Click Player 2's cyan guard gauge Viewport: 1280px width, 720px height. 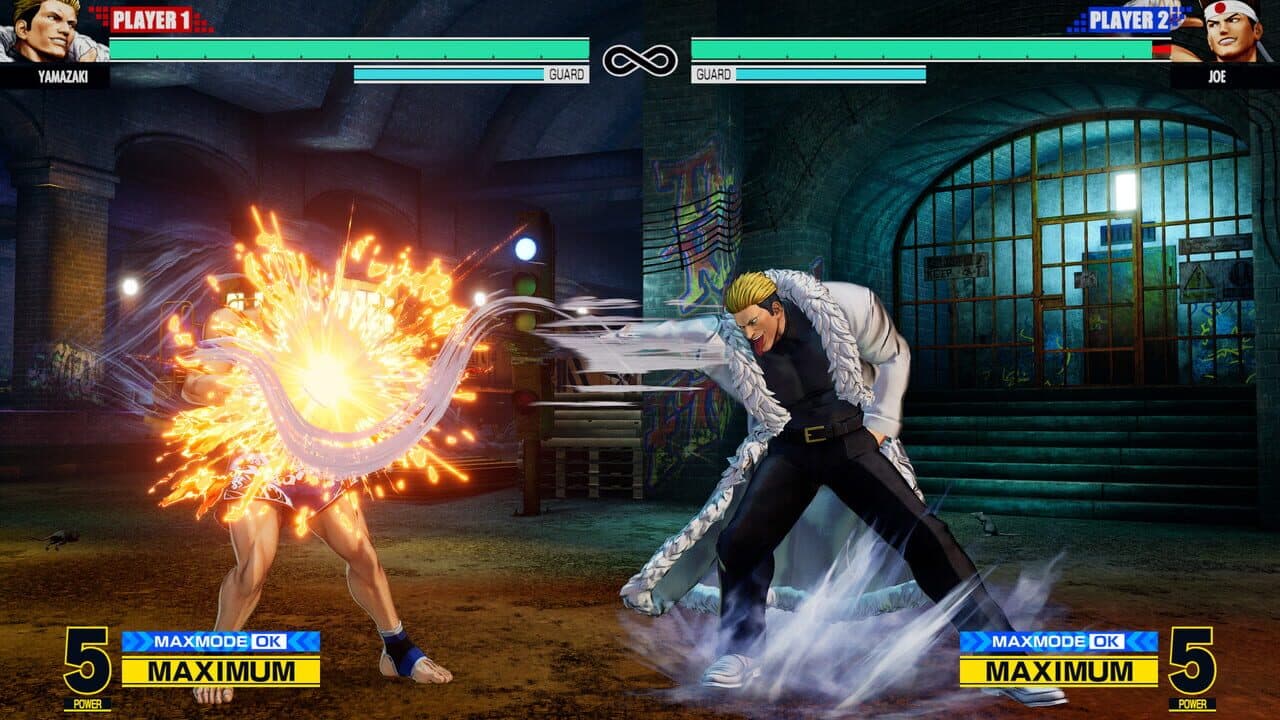(x=830, y=72)
